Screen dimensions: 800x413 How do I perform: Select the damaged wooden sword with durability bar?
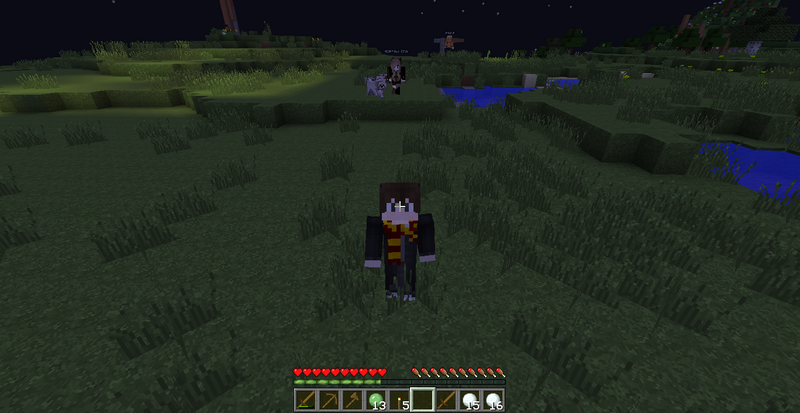(x=304, y=401)
